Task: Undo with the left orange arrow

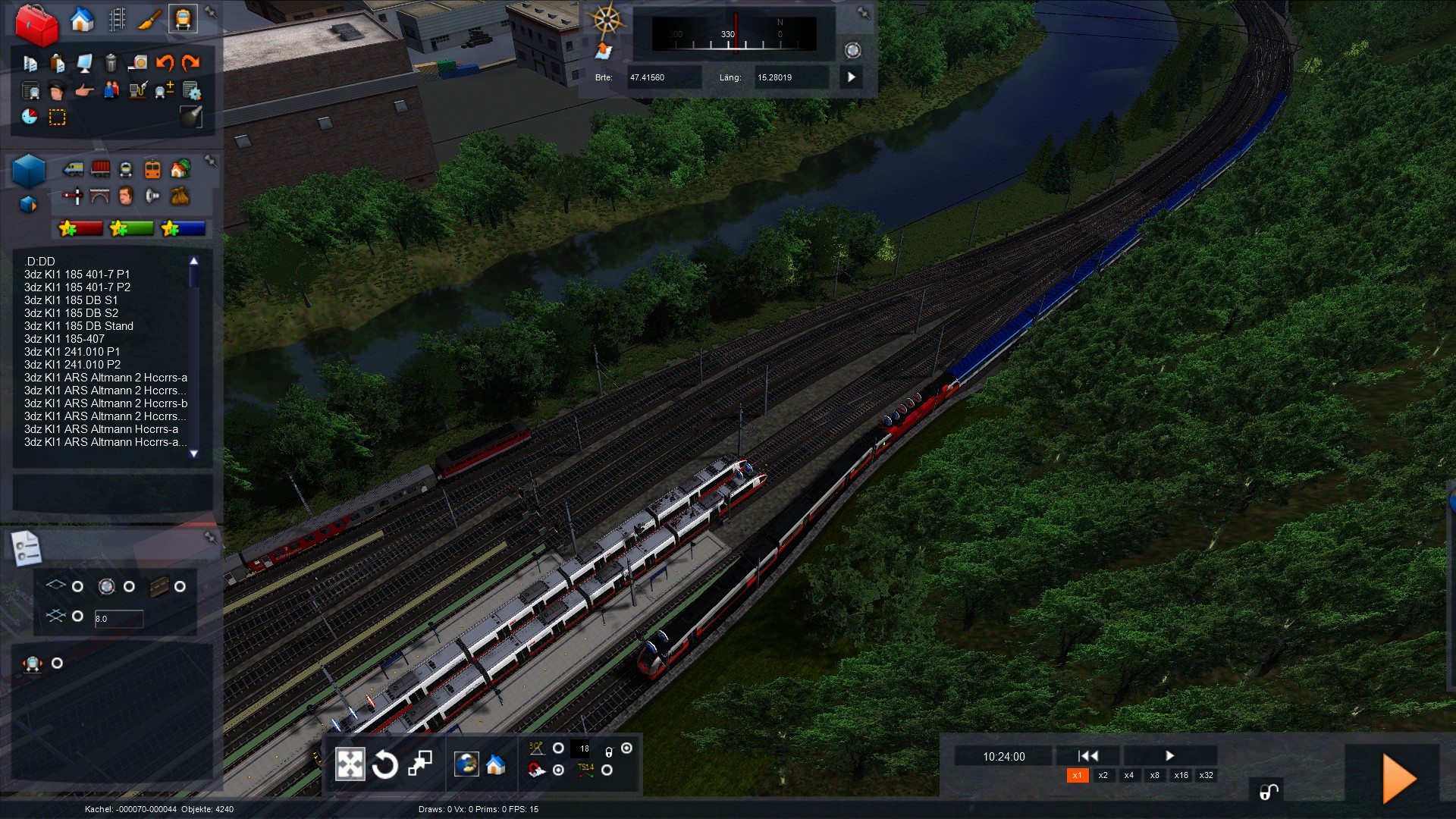Action: point(165,63)
